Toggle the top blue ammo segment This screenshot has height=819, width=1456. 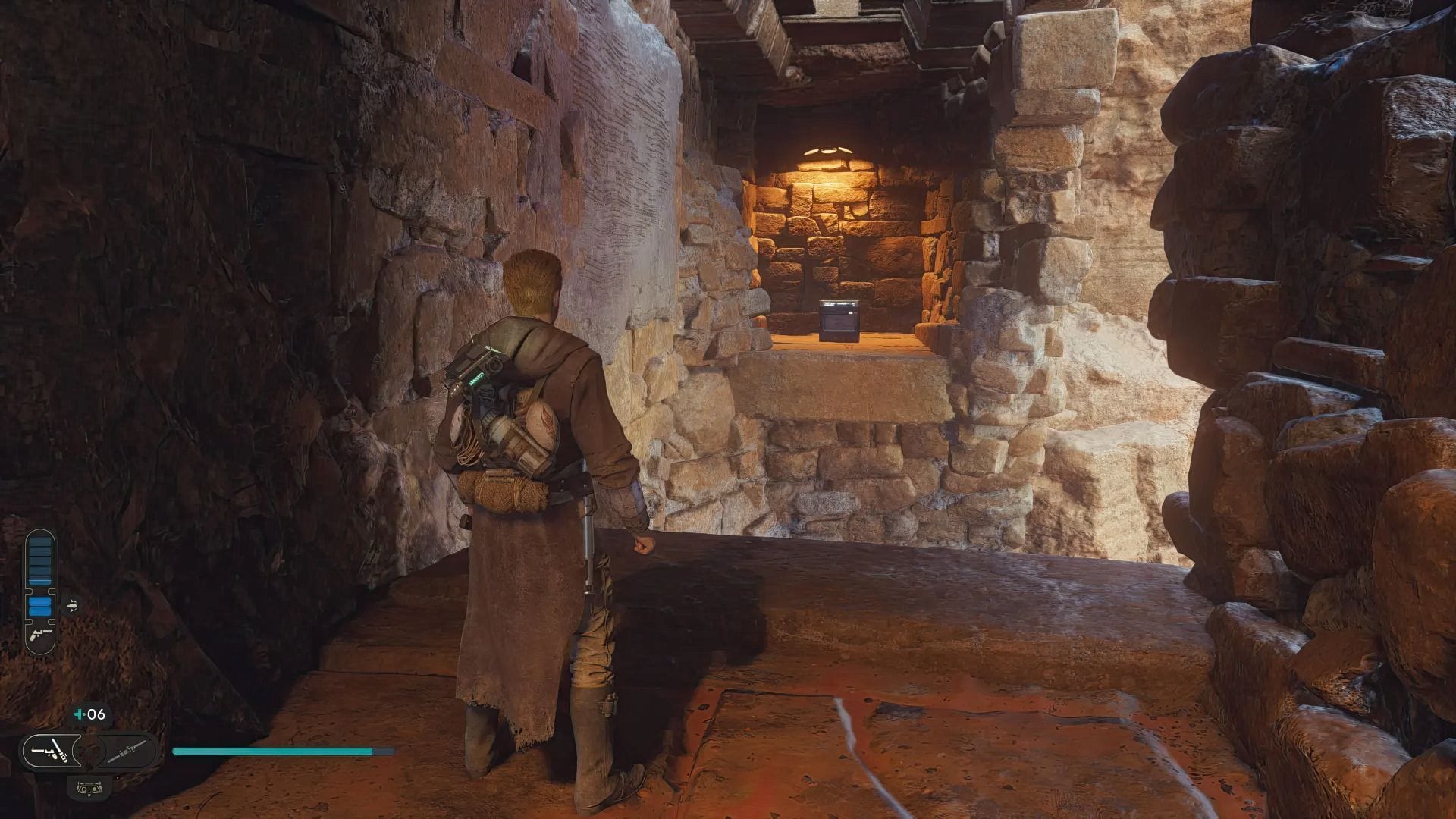pos(40,540)
